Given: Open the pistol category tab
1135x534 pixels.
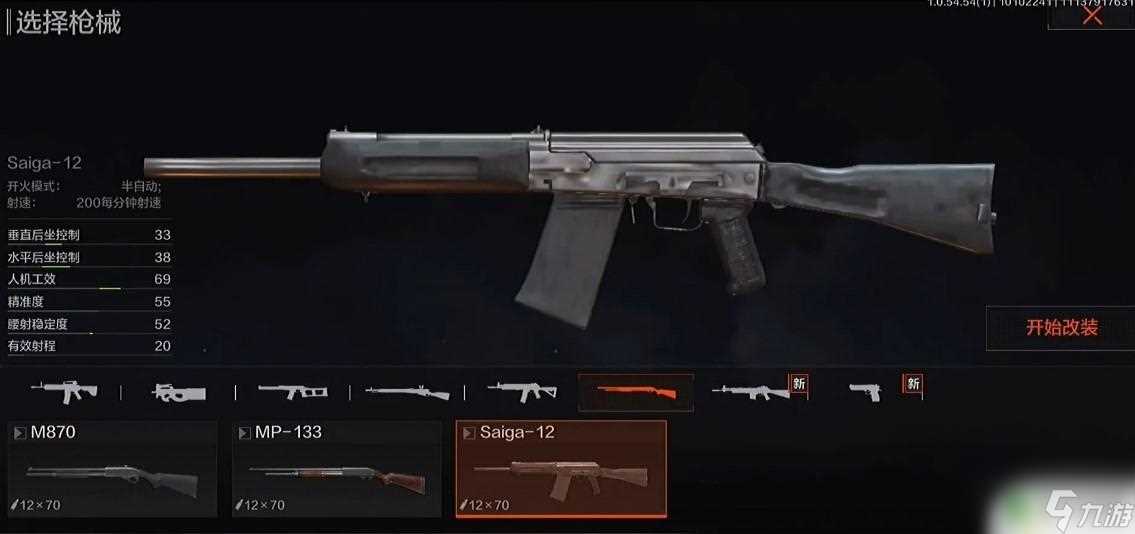Looking at the screenshot, I should tap(866, 392).
